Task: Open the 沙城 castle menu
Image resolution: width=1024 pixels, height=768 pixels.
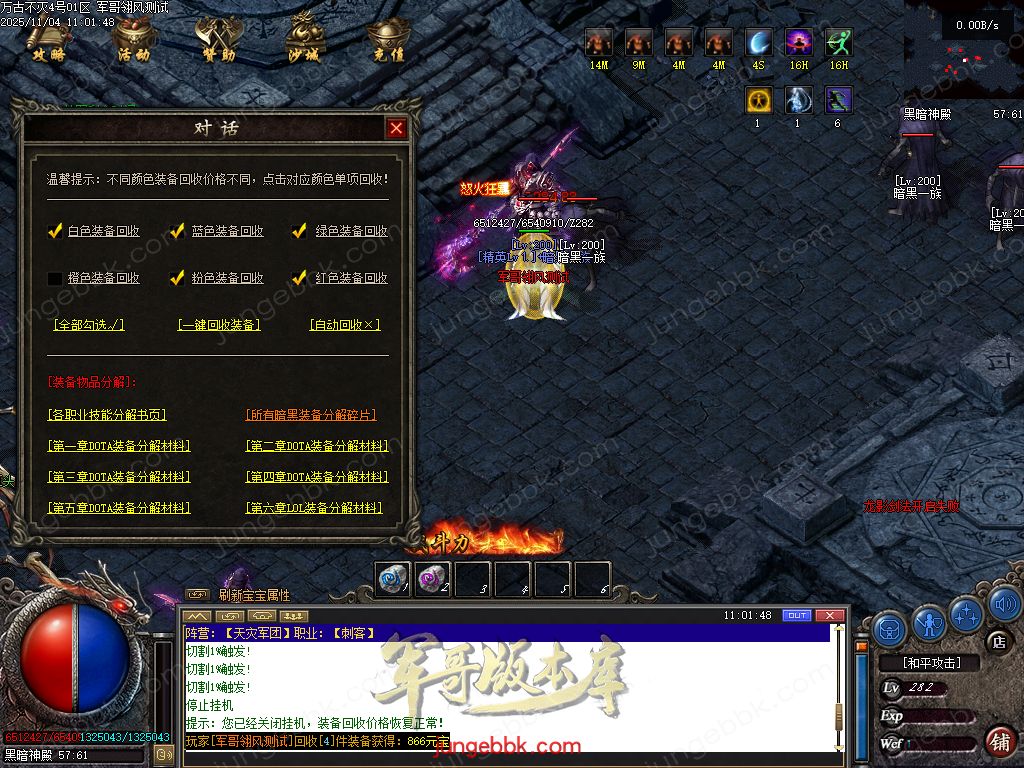Action: point(303,40)
